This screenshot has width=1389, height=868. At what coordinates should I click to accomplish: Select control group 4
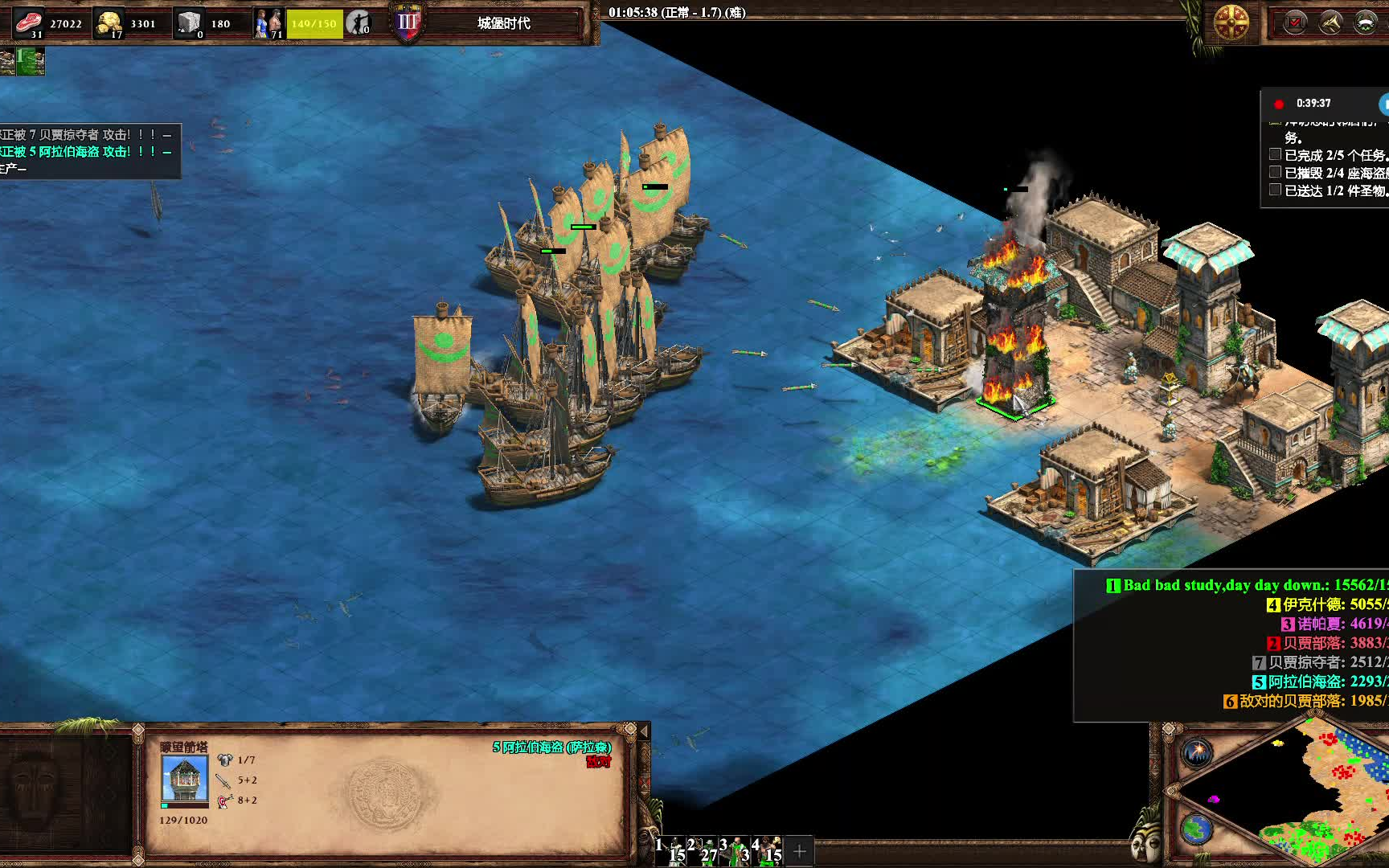tap(767, 850)
